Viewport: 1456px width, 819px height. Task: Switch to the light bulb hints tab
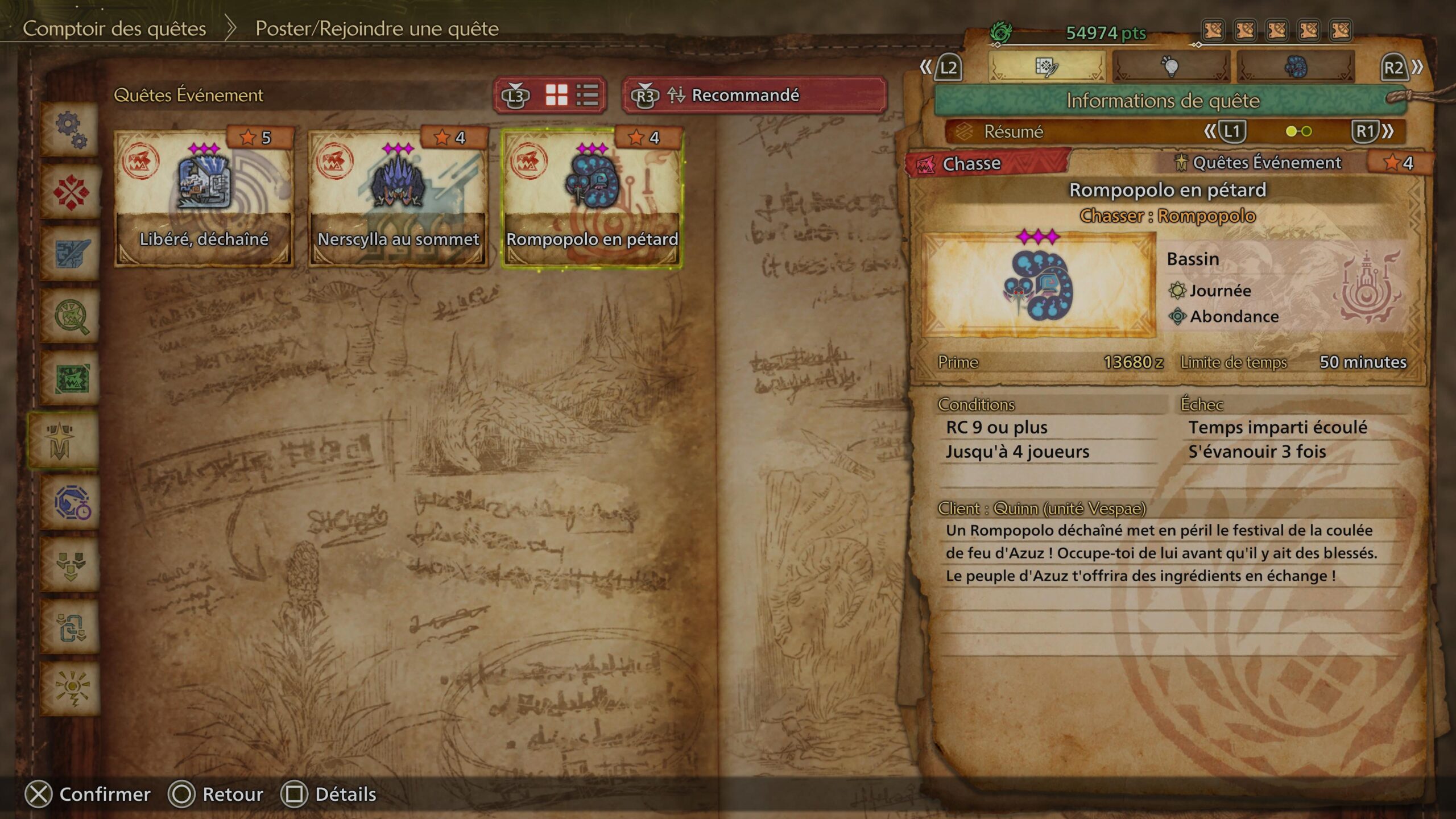pyautogui.click(x=1170, y=67)
